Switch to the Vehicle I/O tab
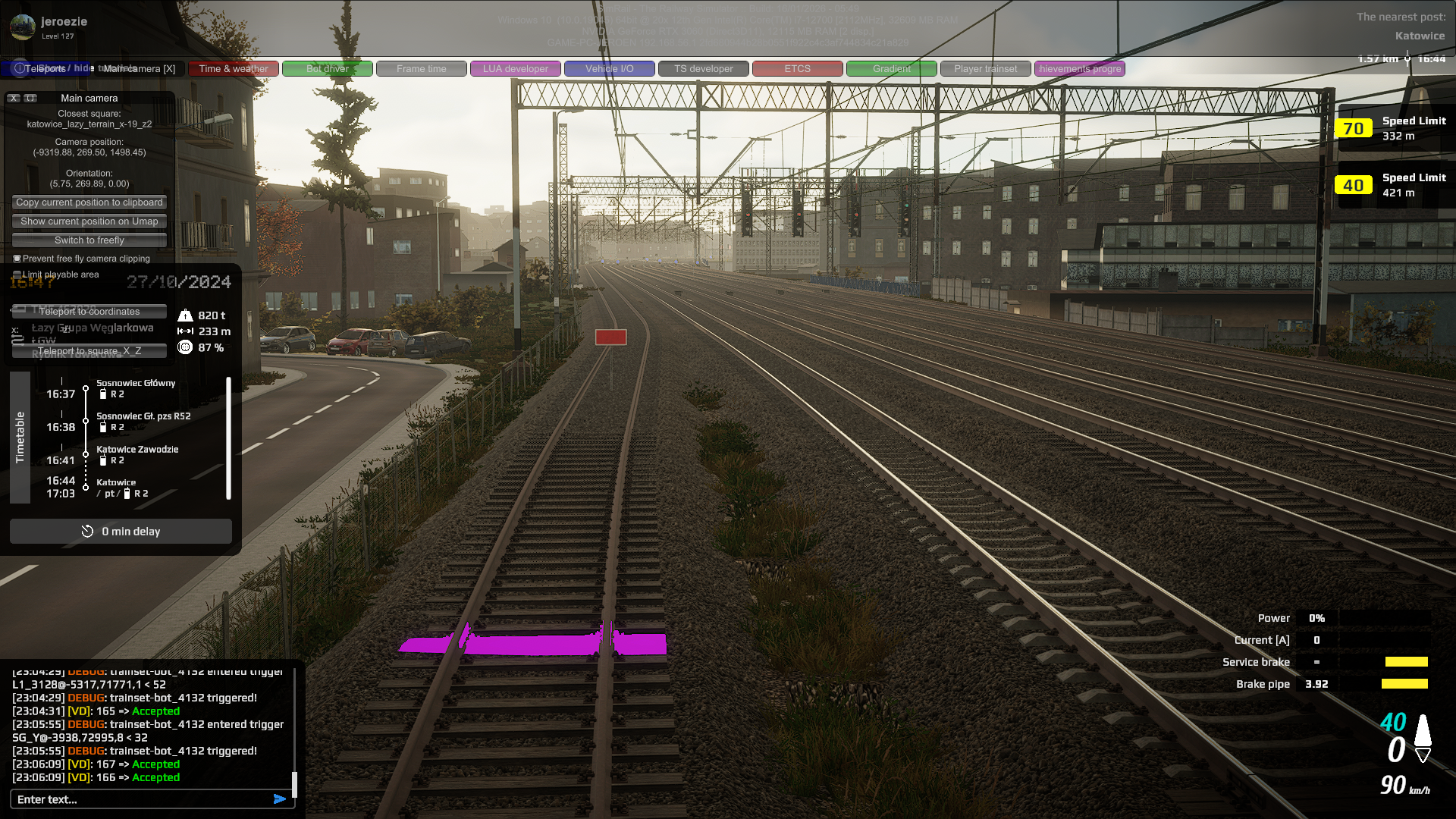Screen dimensions: 1456x819 tap(610, 69)
